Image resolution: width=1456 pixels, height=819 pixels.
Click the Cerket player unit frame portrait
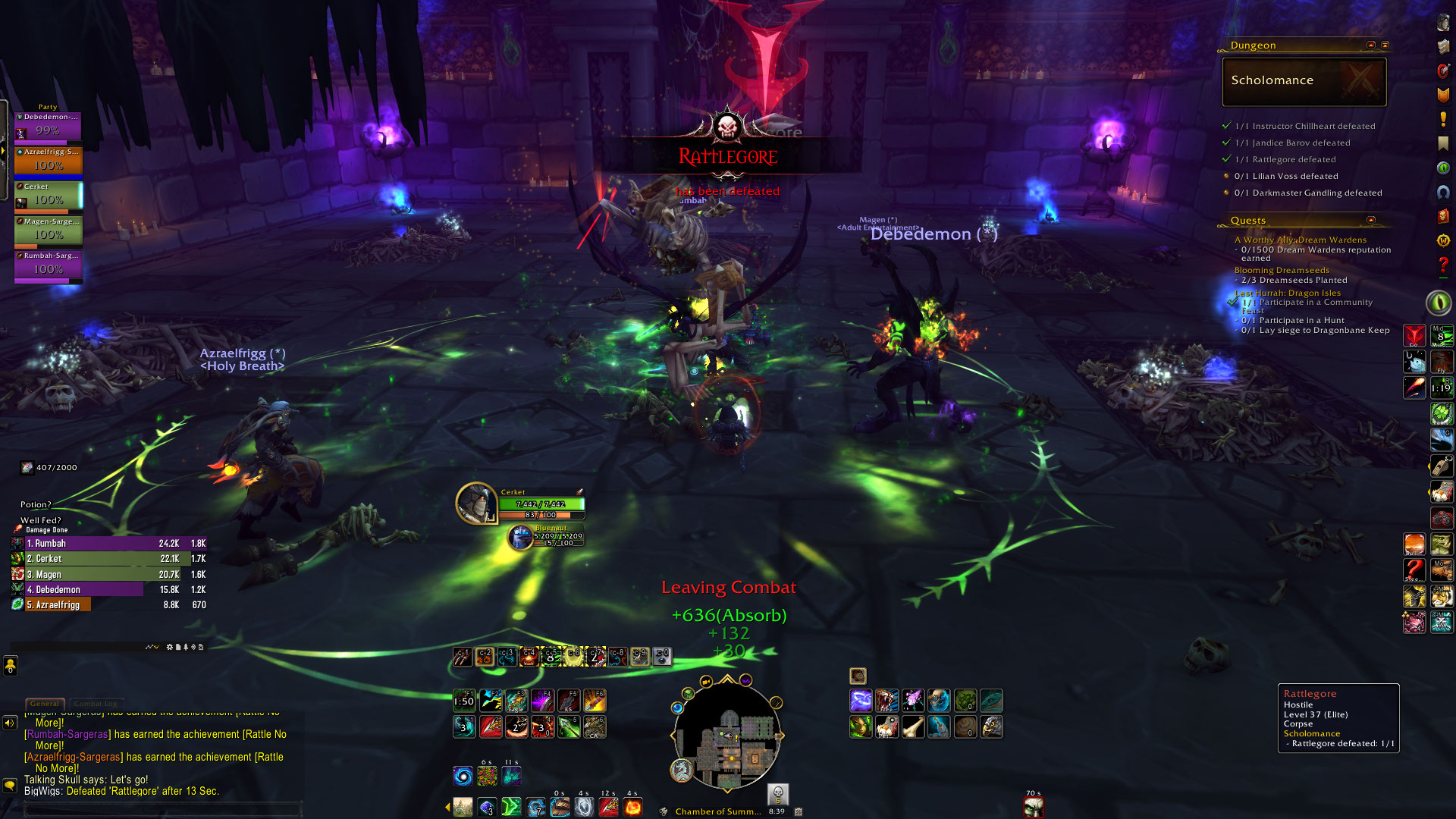coord(476,503)
